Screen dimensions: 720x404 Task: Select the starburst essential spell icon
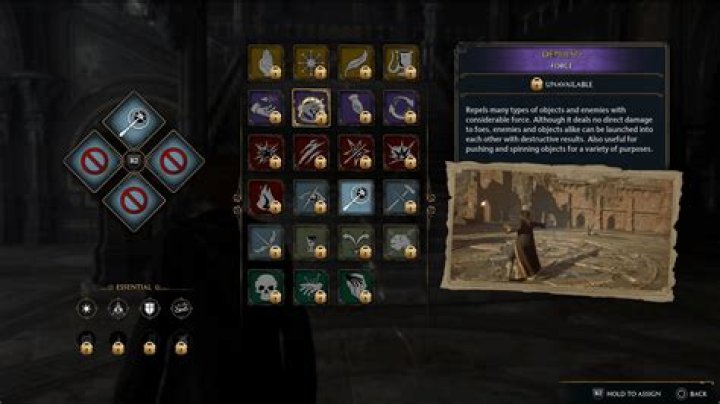pos(87,308)
